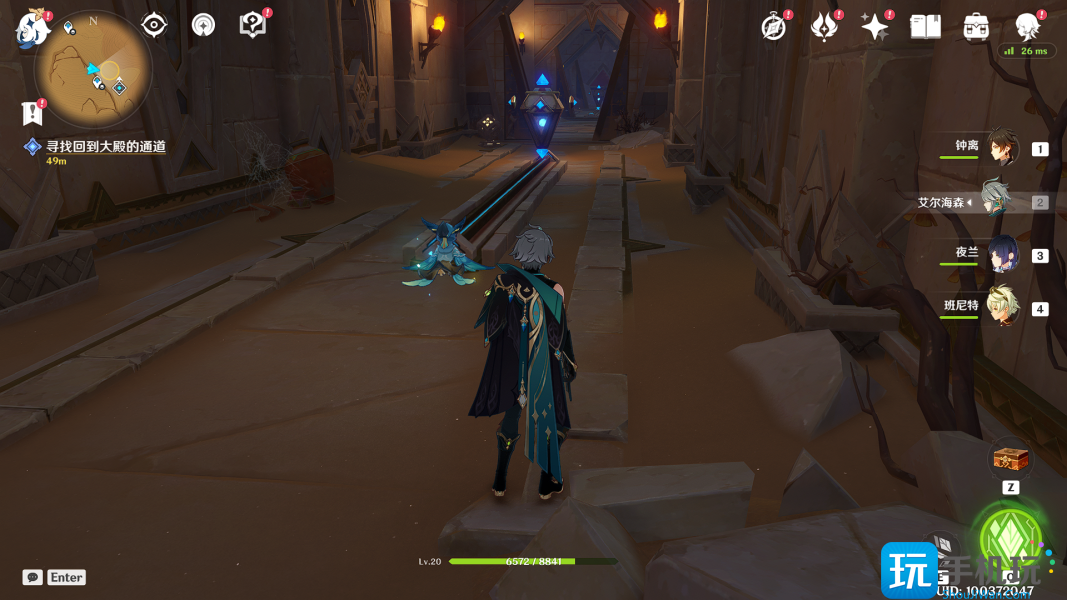Open the chat box speech bubble
Viewport: 1067px width, 600px height.
tap(33, 577)
